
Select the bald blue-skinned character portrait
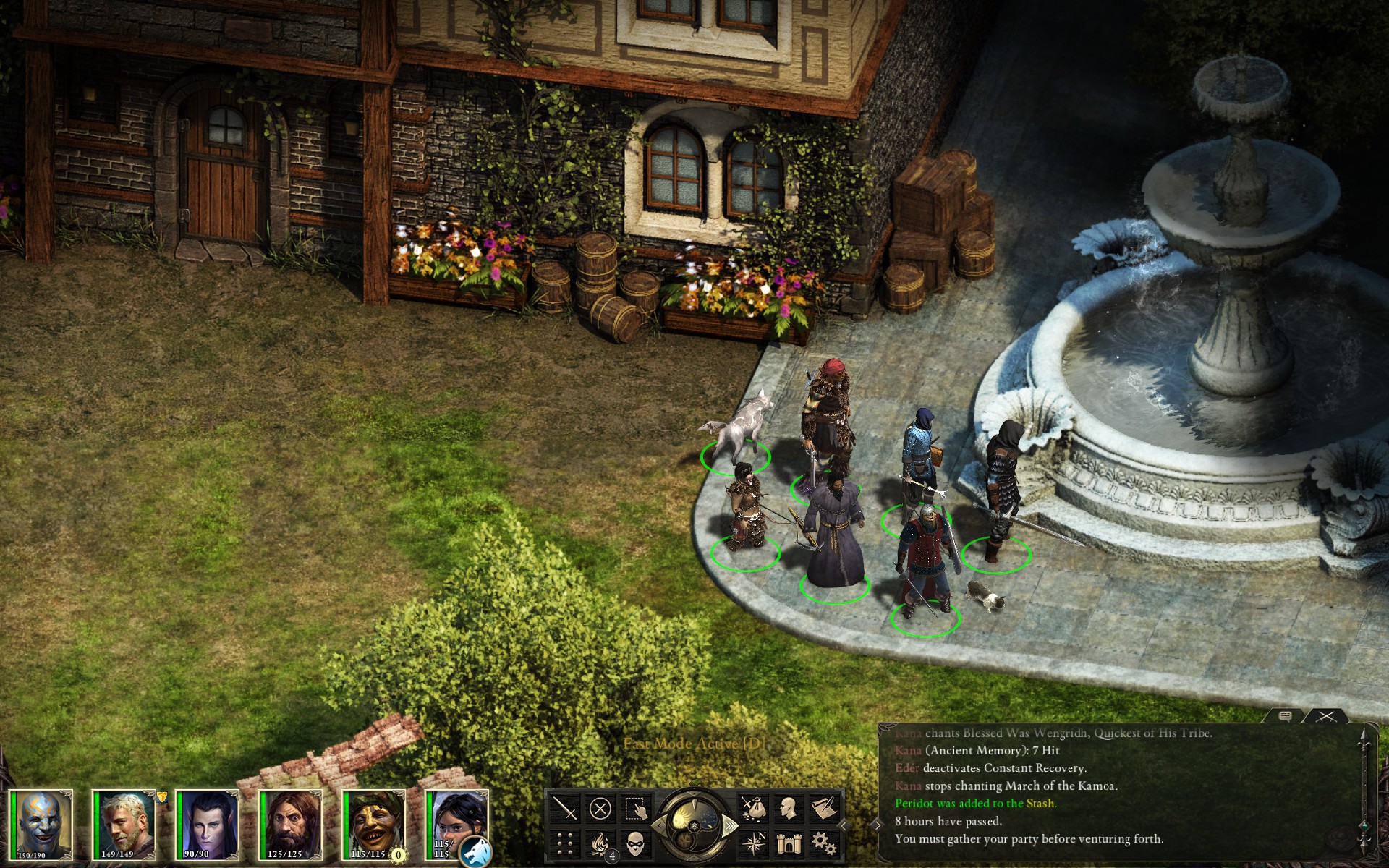coord(42,825)
